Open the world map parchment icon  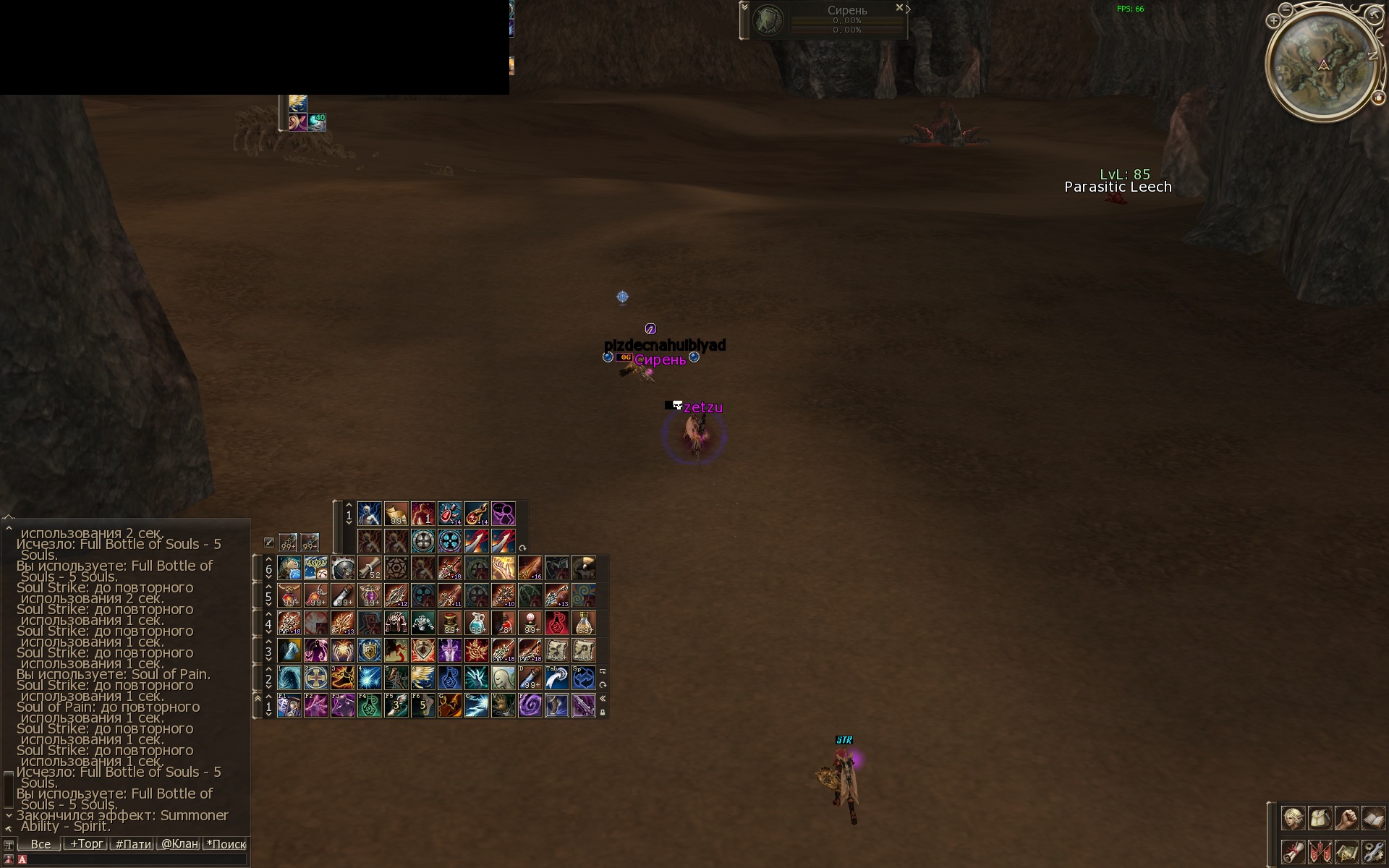[1346, 851]
